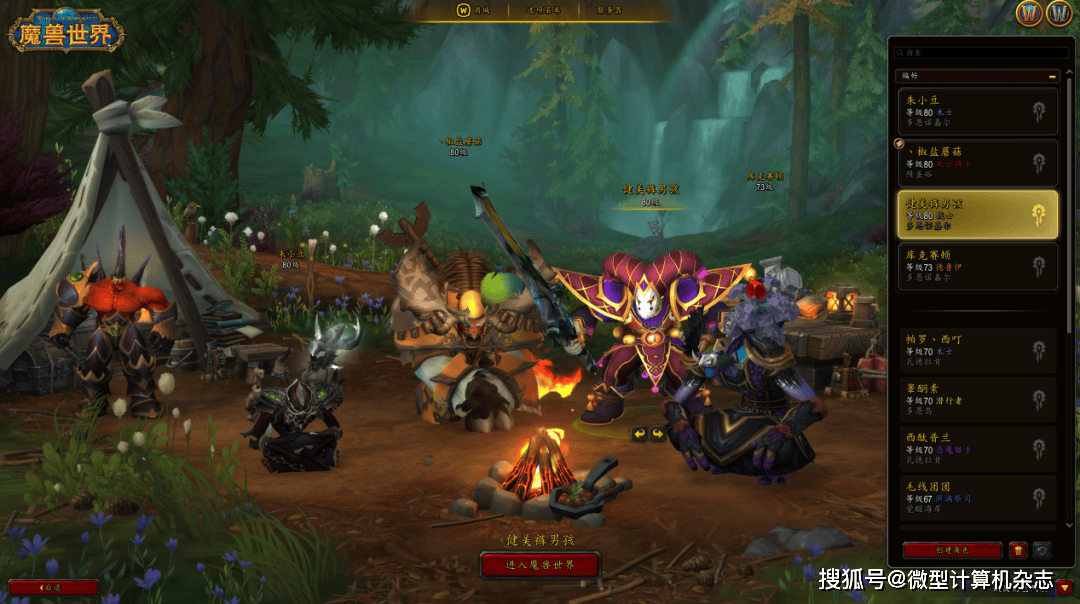Rotate the character with the right arrow
Viewport: 1080px width, 604px height.
tap(657, 434)
